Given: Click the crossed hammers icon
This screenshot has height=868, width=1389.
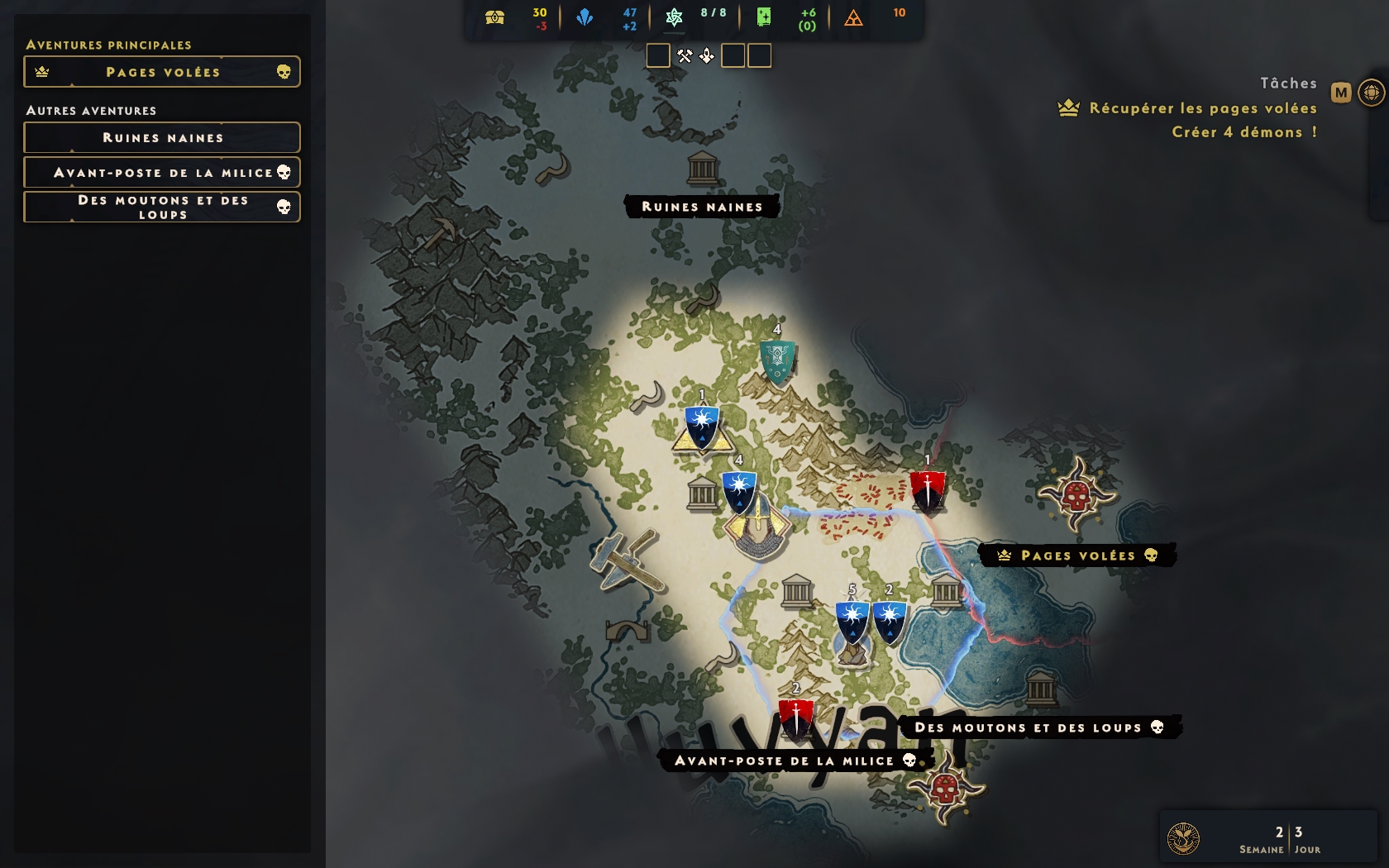Looking at the screenshot, I should pyautogui.click(x=685, y=56).
